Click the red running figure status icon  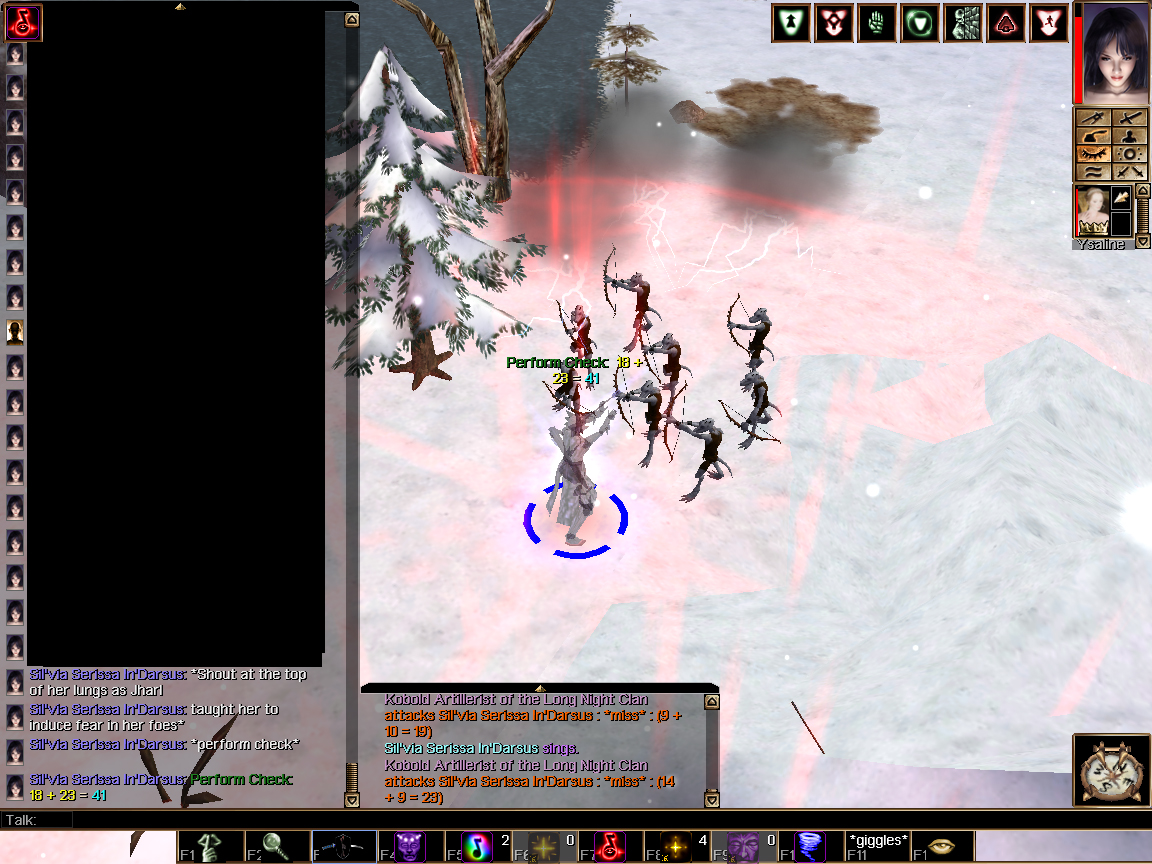[1050, 24]
